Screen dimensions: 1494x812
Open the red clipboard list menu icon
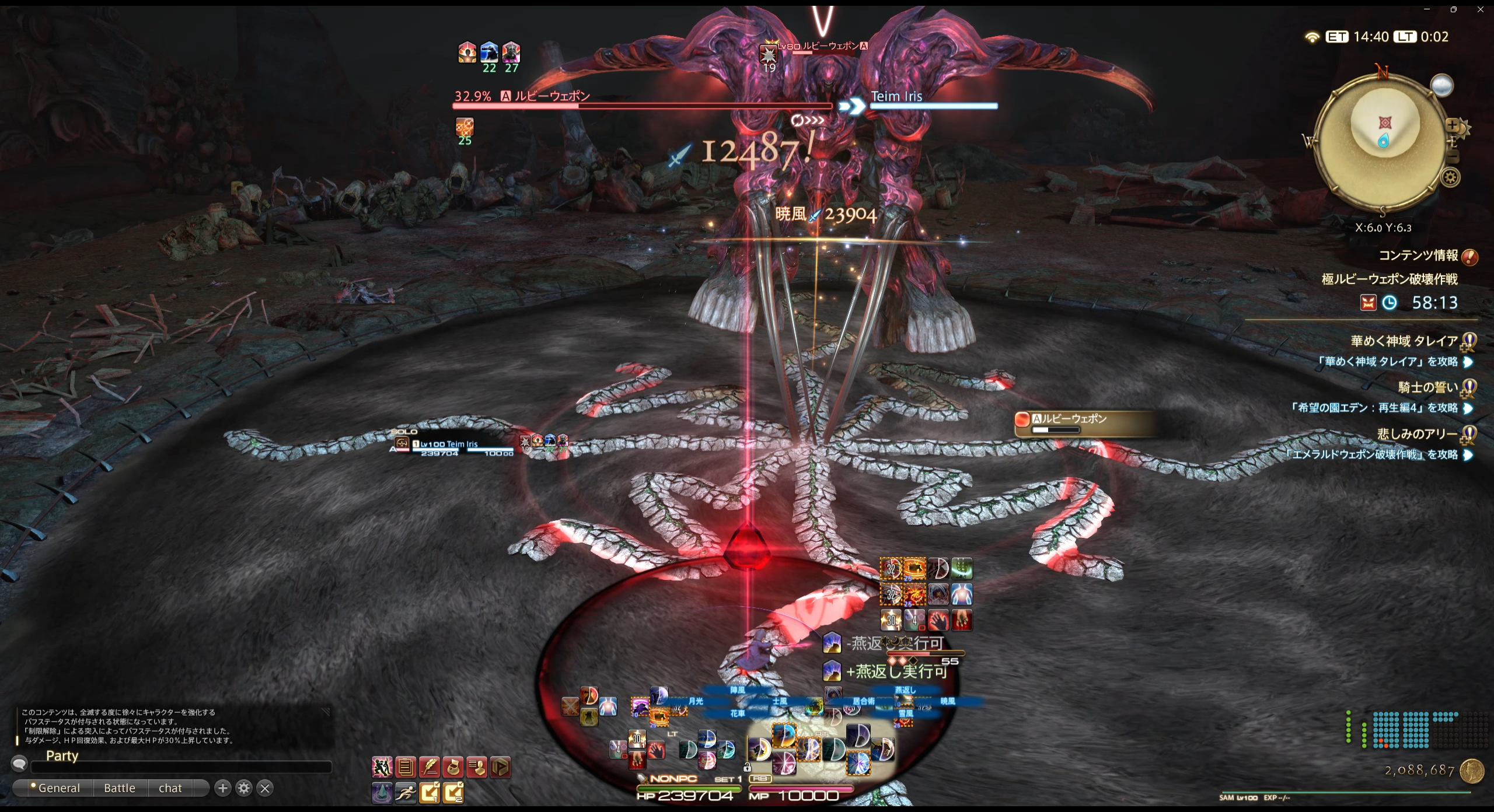406,767
